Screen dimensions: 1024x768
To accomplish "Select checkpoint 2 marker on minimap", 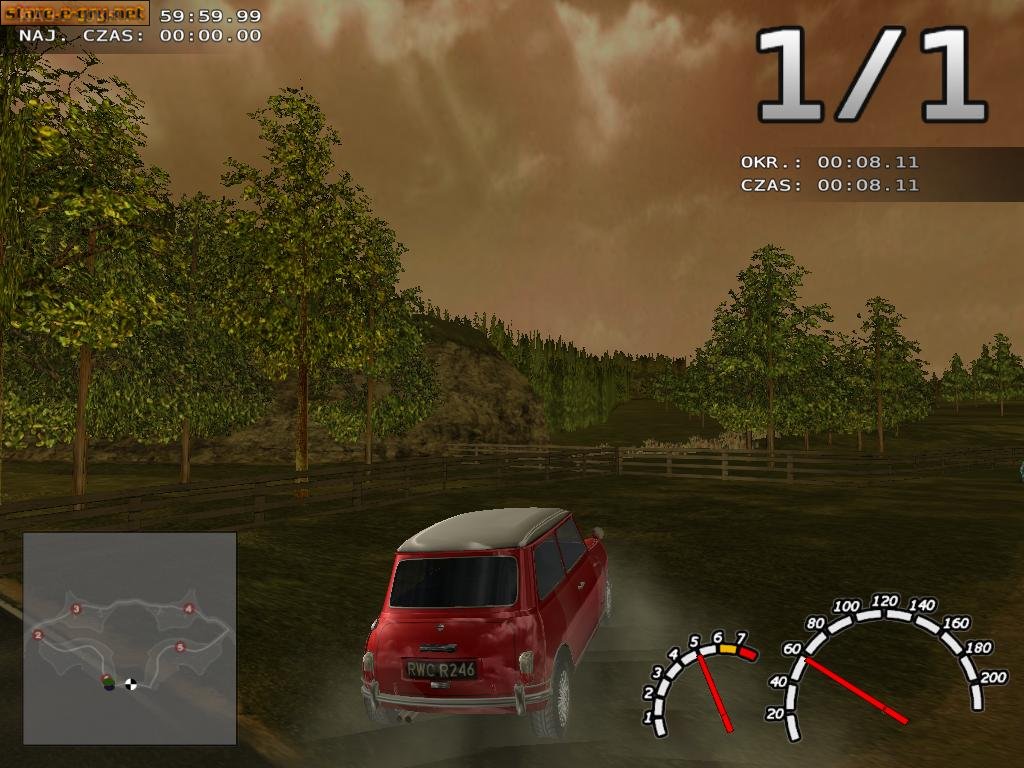I will (38, 634).
